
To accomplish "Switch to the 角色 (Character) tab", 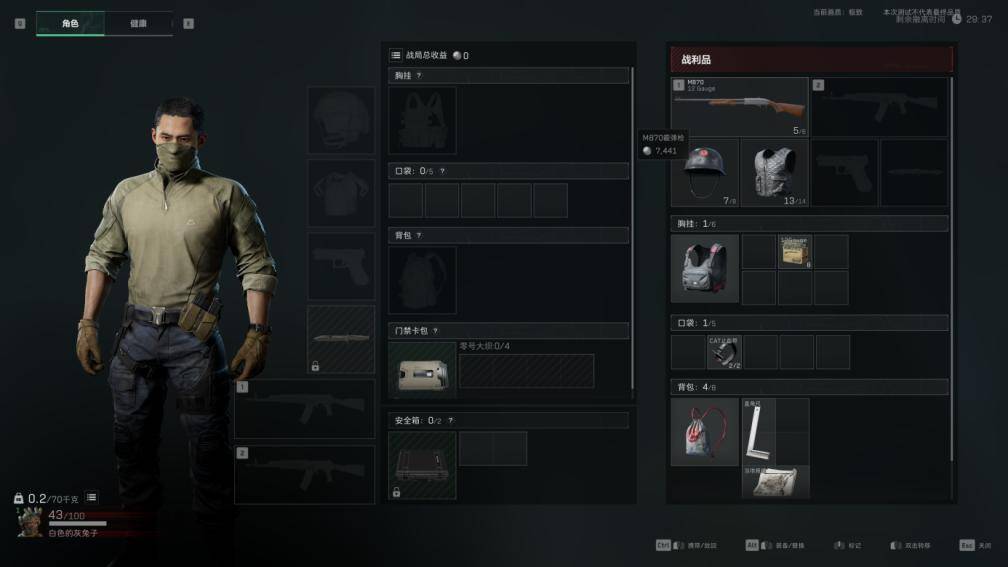I will [70, 23].
